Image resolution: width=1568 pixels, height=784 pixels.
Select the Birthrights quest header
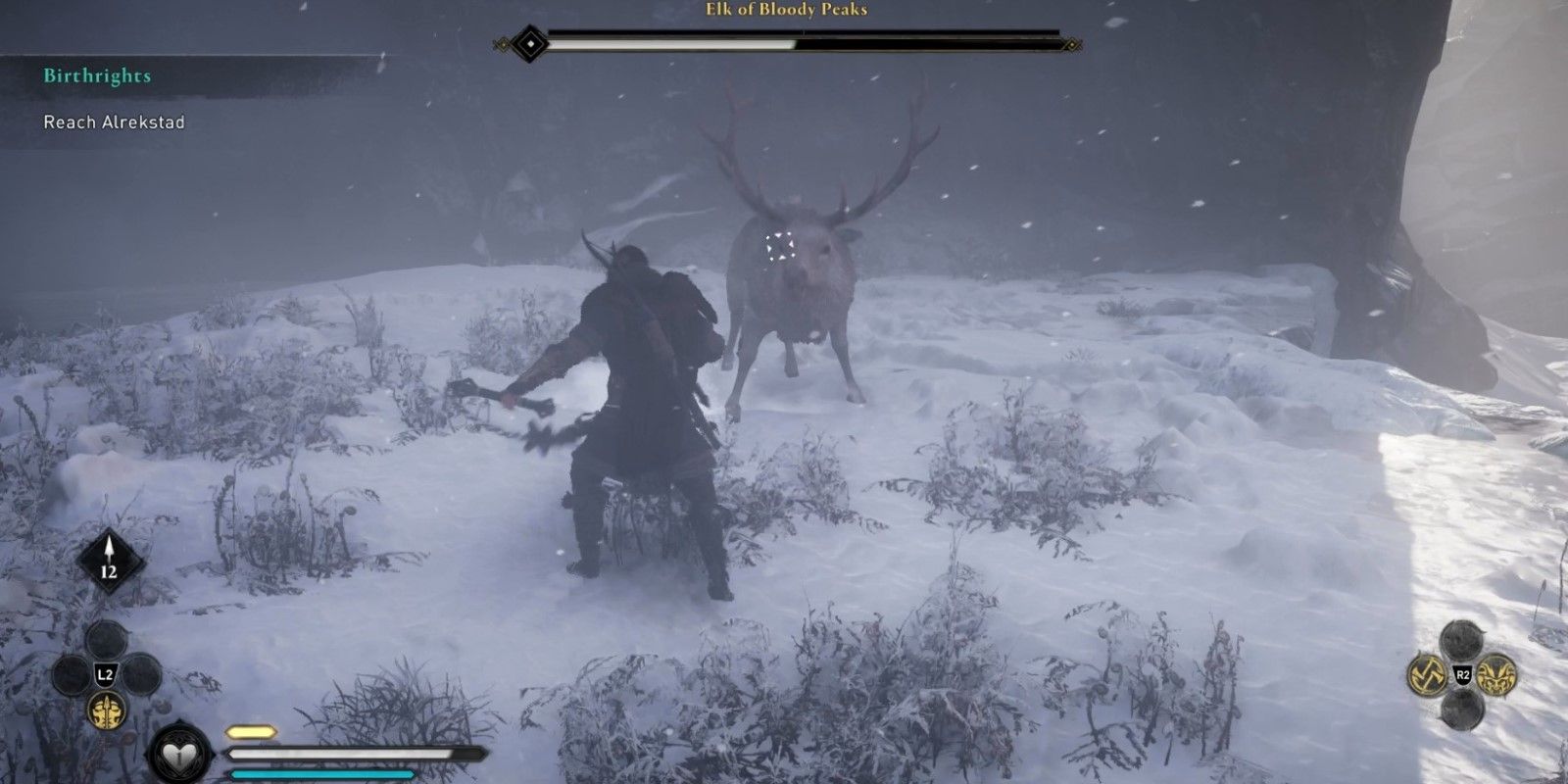tap(98, 75)
